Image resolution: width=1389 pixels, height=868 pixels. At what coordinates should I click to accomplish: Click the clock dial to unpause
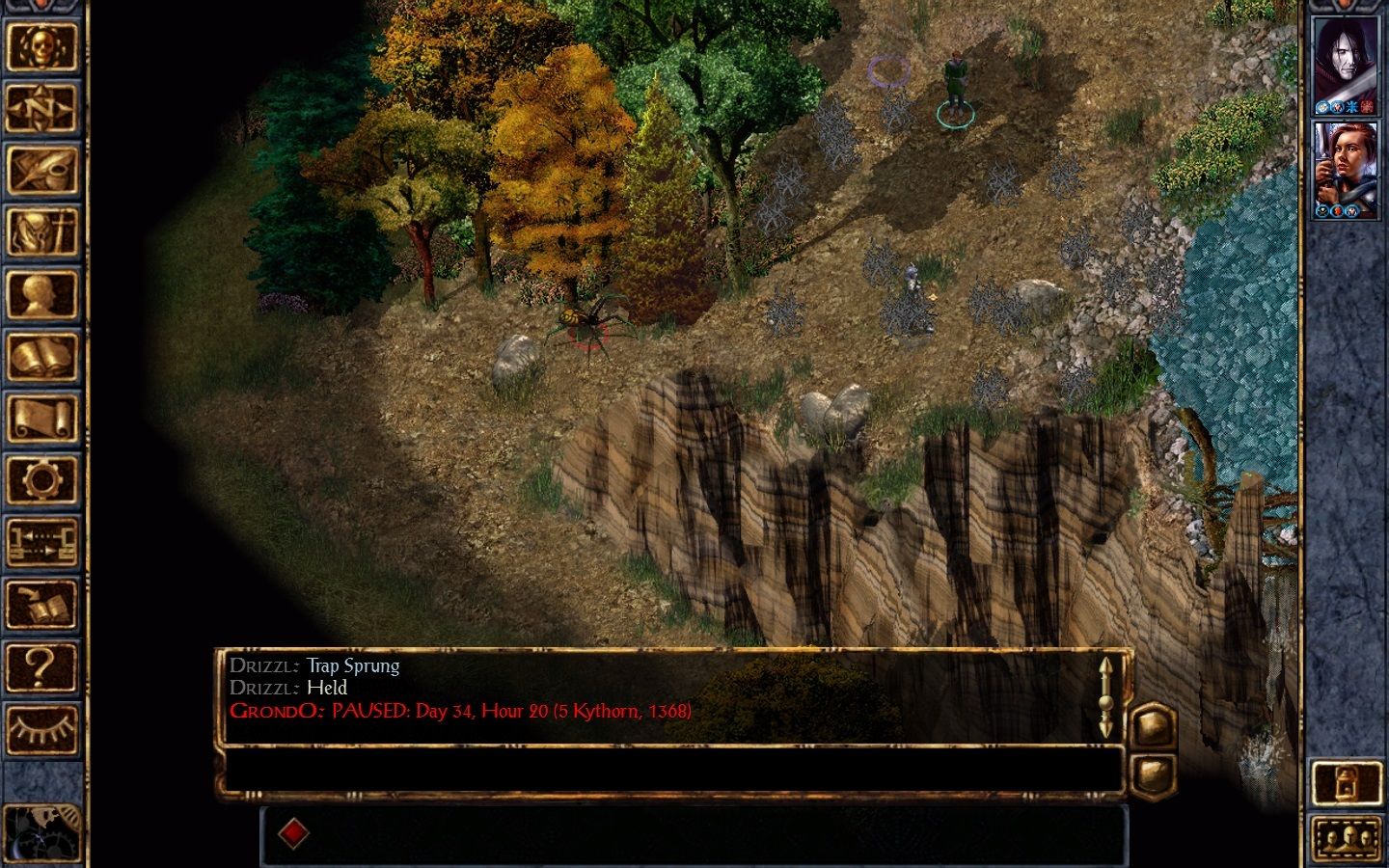tap(39, 833)
